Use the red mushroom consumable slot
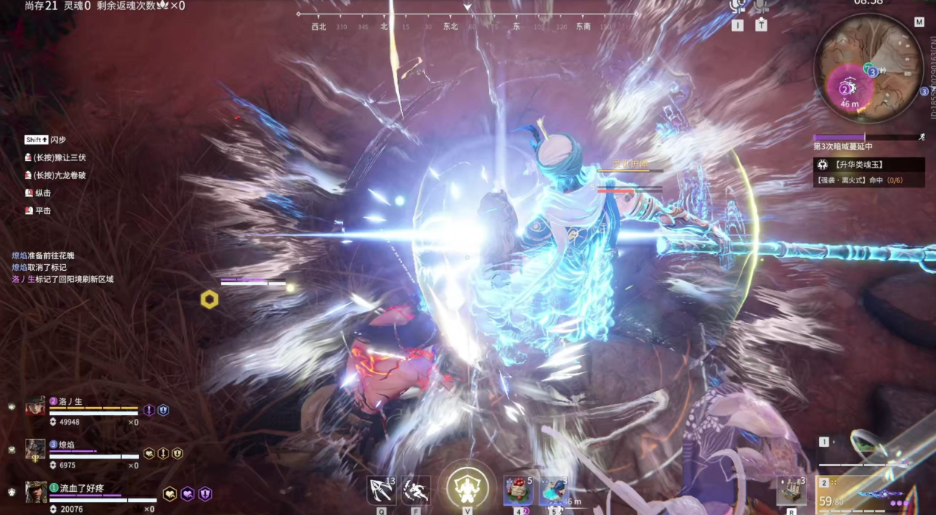 [518, 489]
